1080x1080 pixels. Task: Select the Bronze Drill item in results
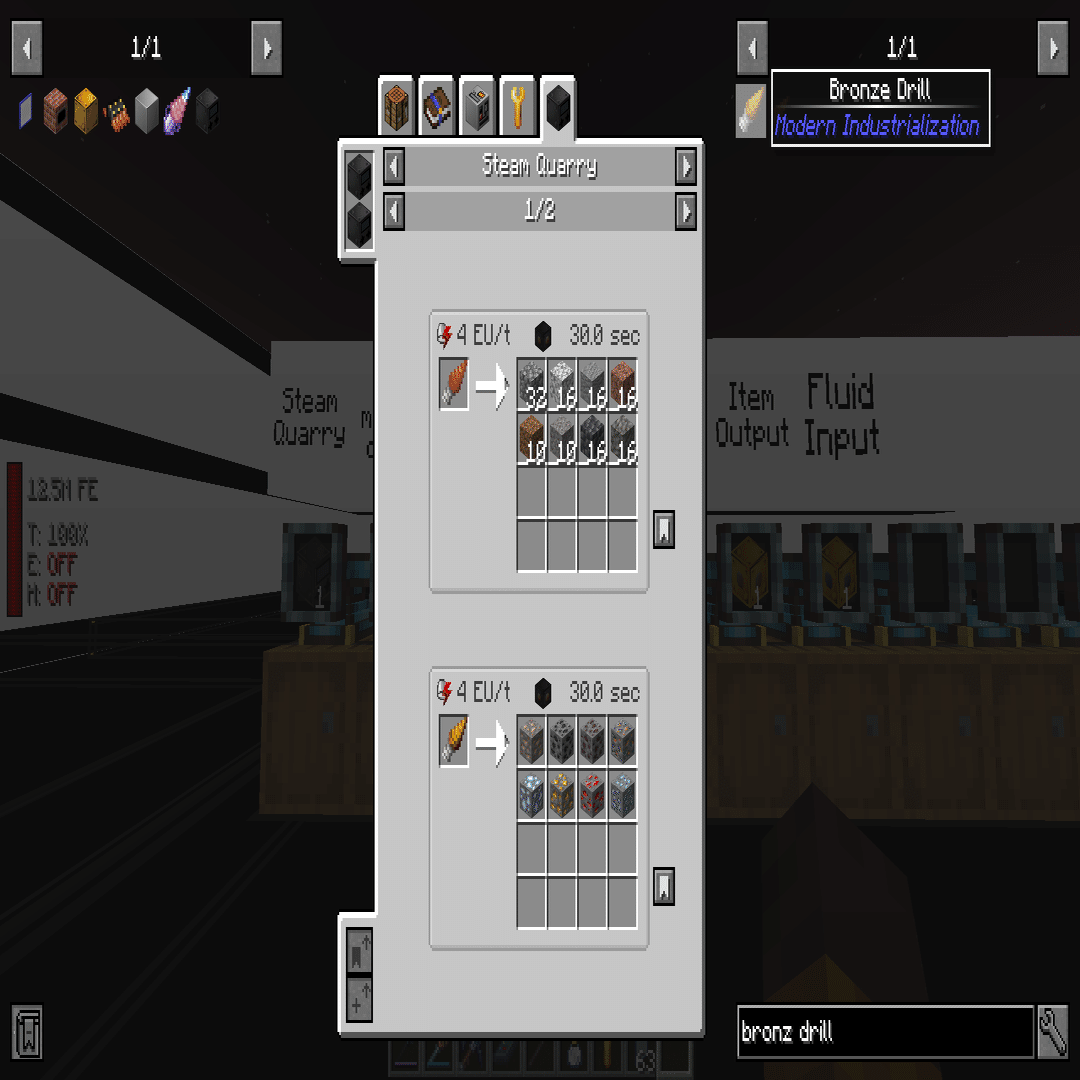(x=751, y=110)
